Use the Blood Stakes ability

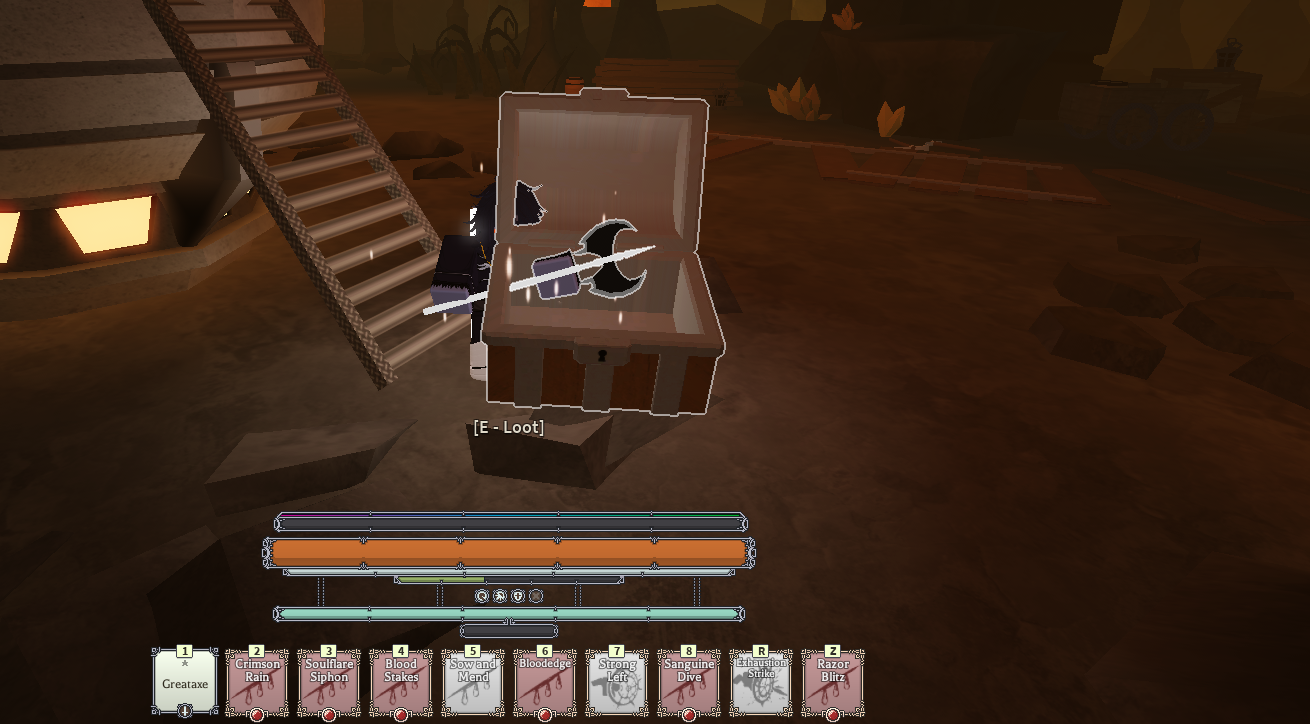click(x=401, y=682)
